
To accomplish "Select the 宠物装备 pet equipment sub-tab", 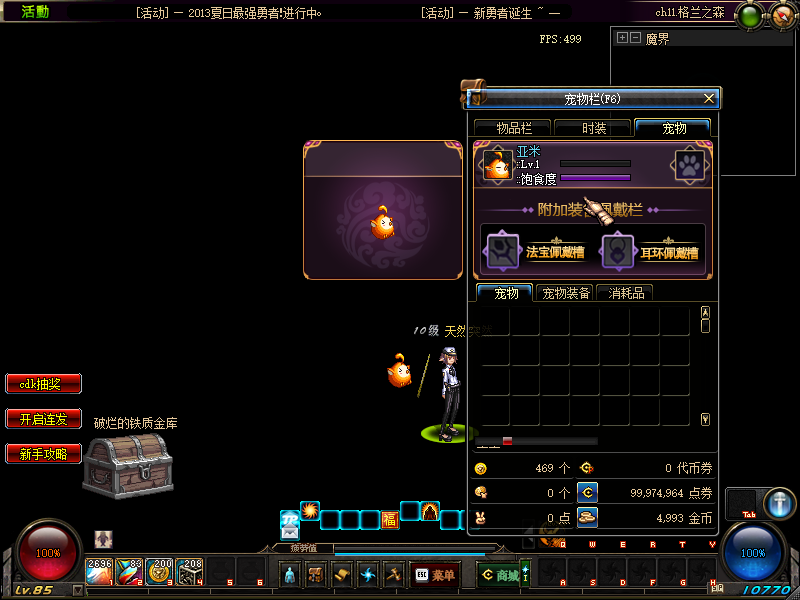I will click(566, 293).
